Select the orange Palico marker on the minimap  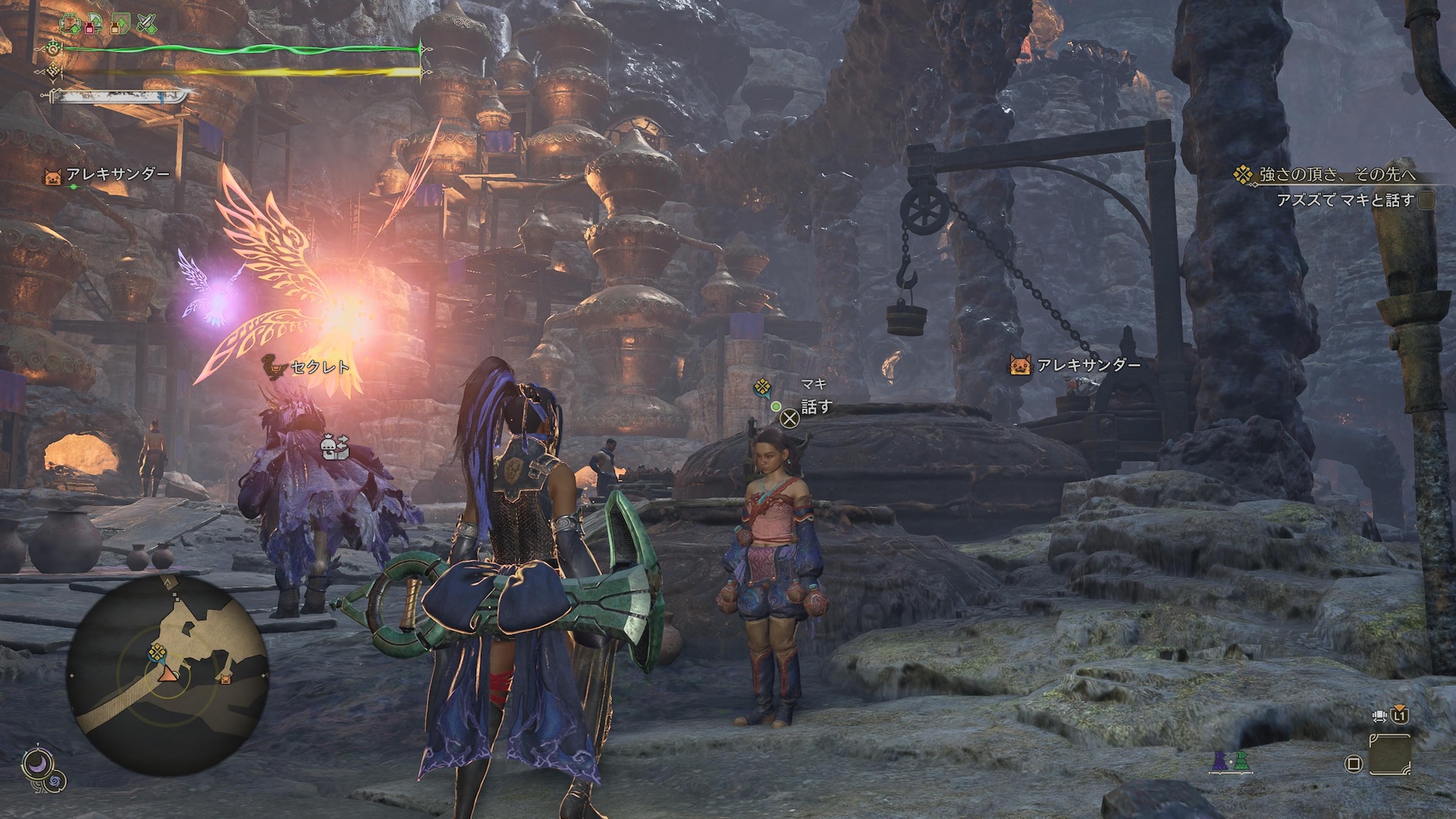tap(225, 679)
